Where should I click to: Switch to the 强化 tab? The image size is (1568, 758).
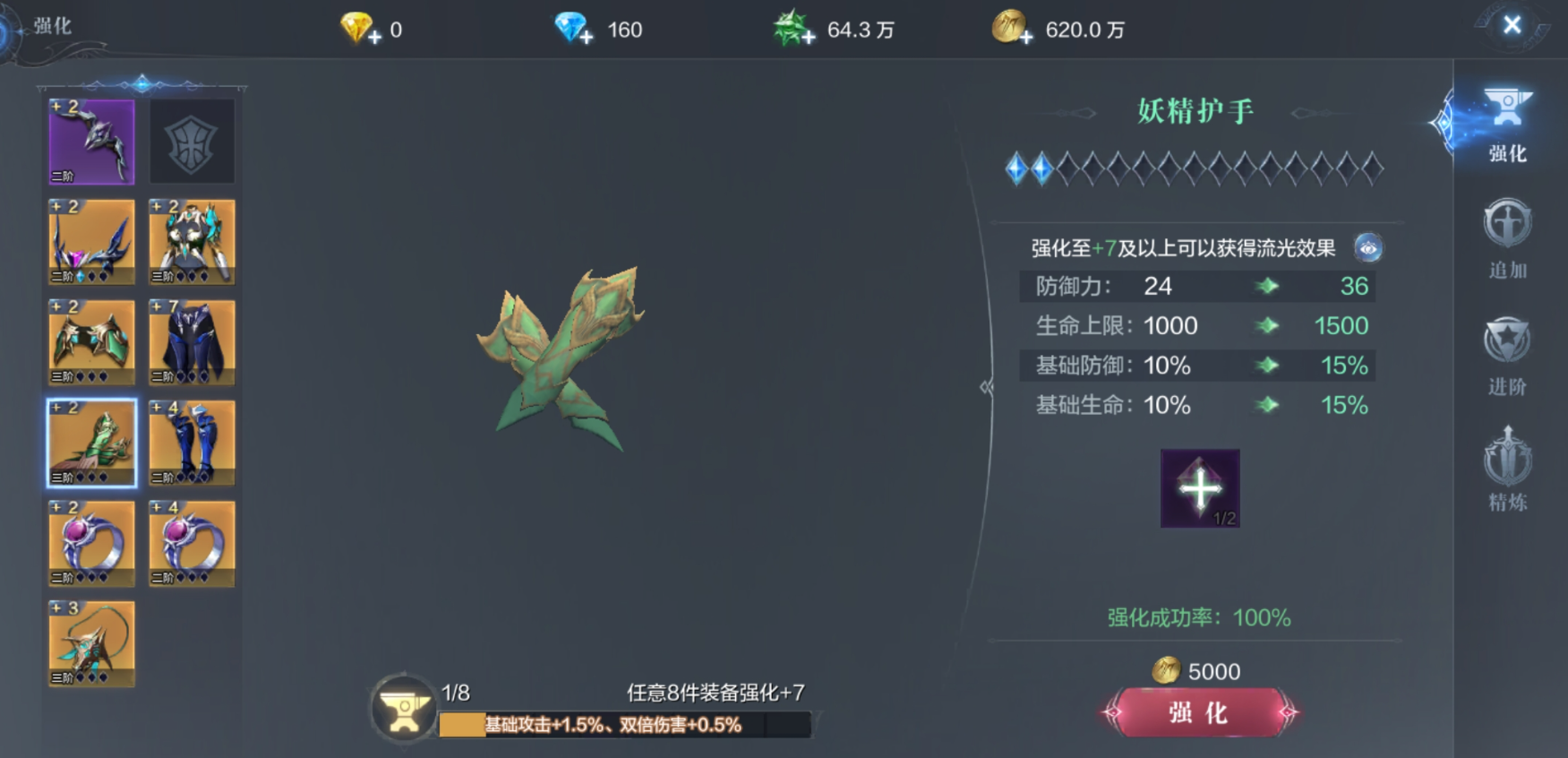1508,125
